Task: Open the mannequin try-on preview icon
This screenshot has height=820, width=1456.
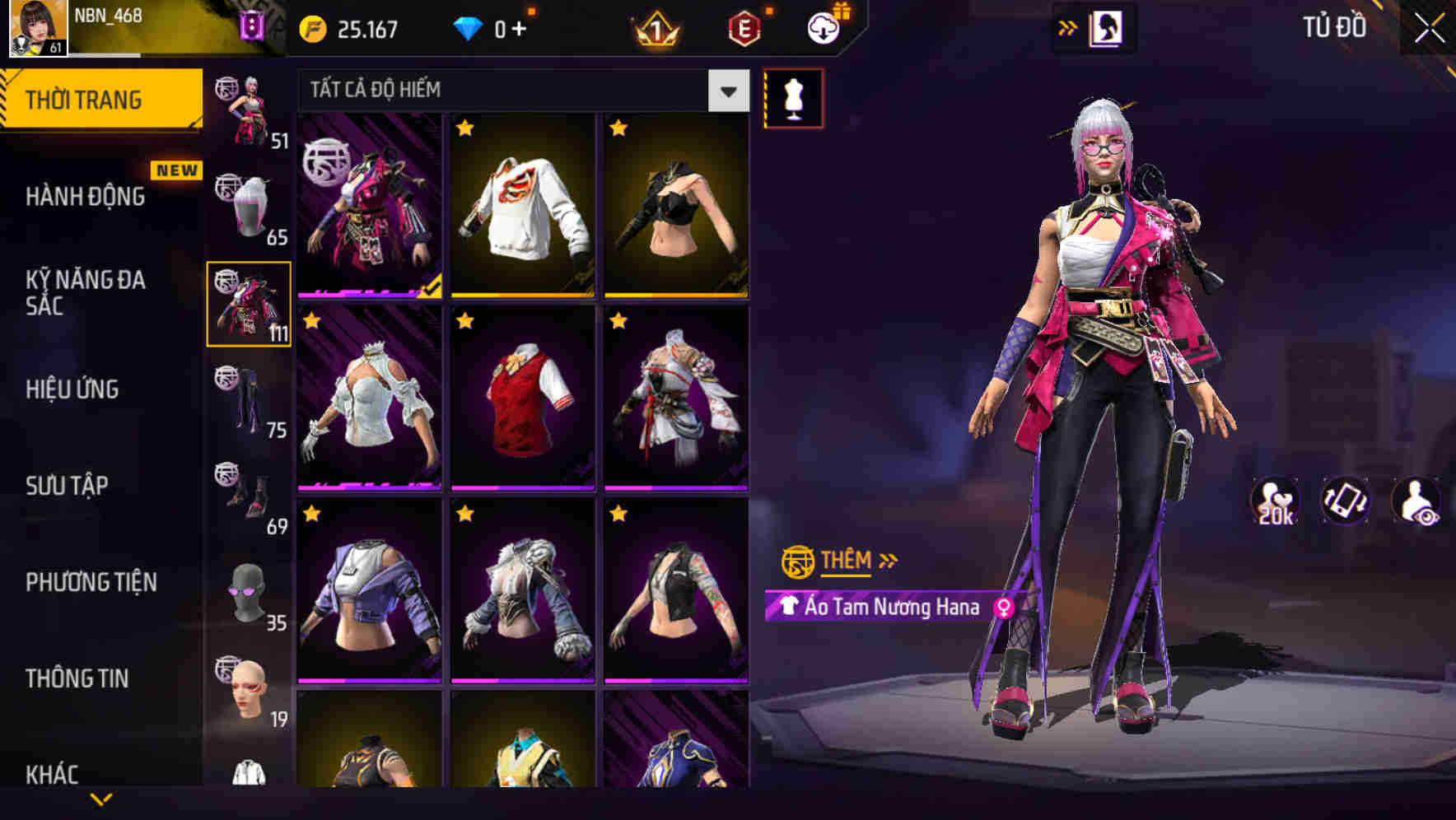Action: pos(793,96)
